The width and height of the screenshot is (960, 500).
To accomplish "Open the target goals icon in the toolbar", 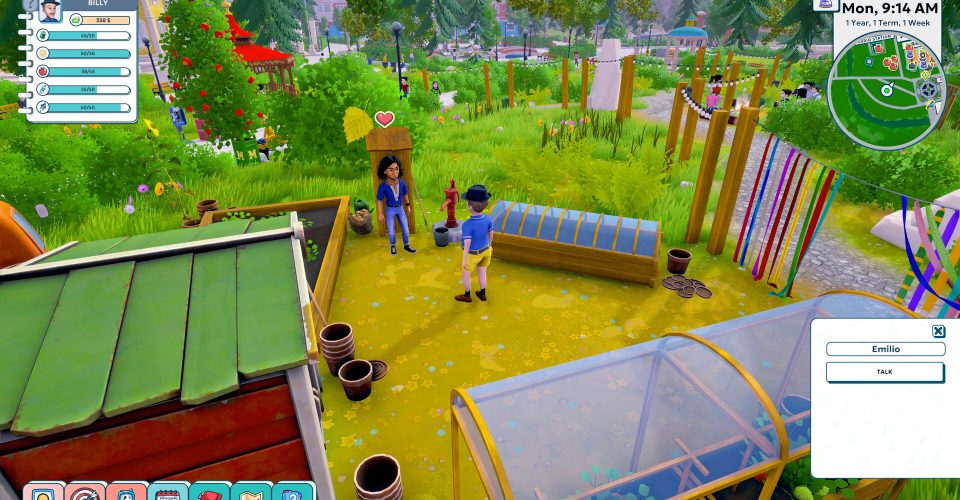I will click(85, 493).
